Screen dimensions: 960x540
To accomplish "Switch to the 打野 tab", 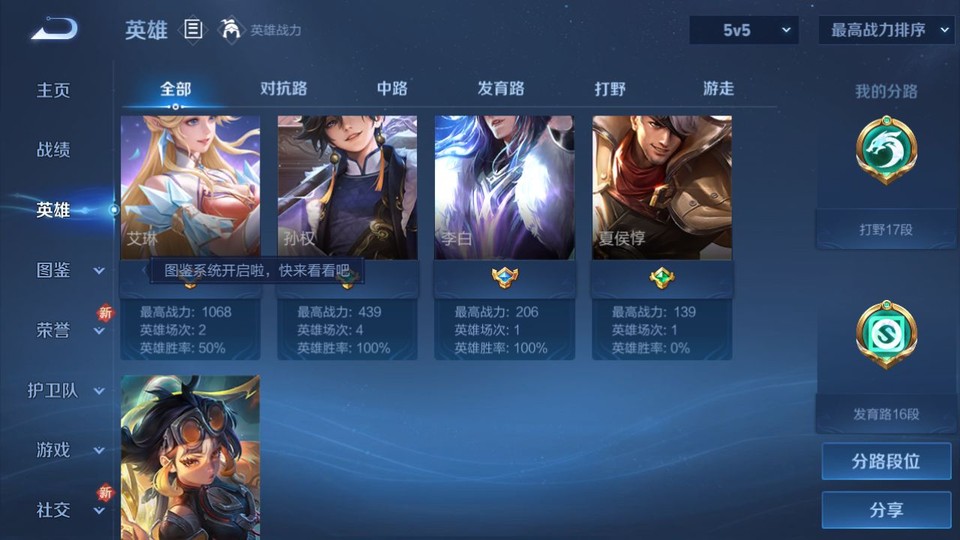I will click(x=610, y=88).
